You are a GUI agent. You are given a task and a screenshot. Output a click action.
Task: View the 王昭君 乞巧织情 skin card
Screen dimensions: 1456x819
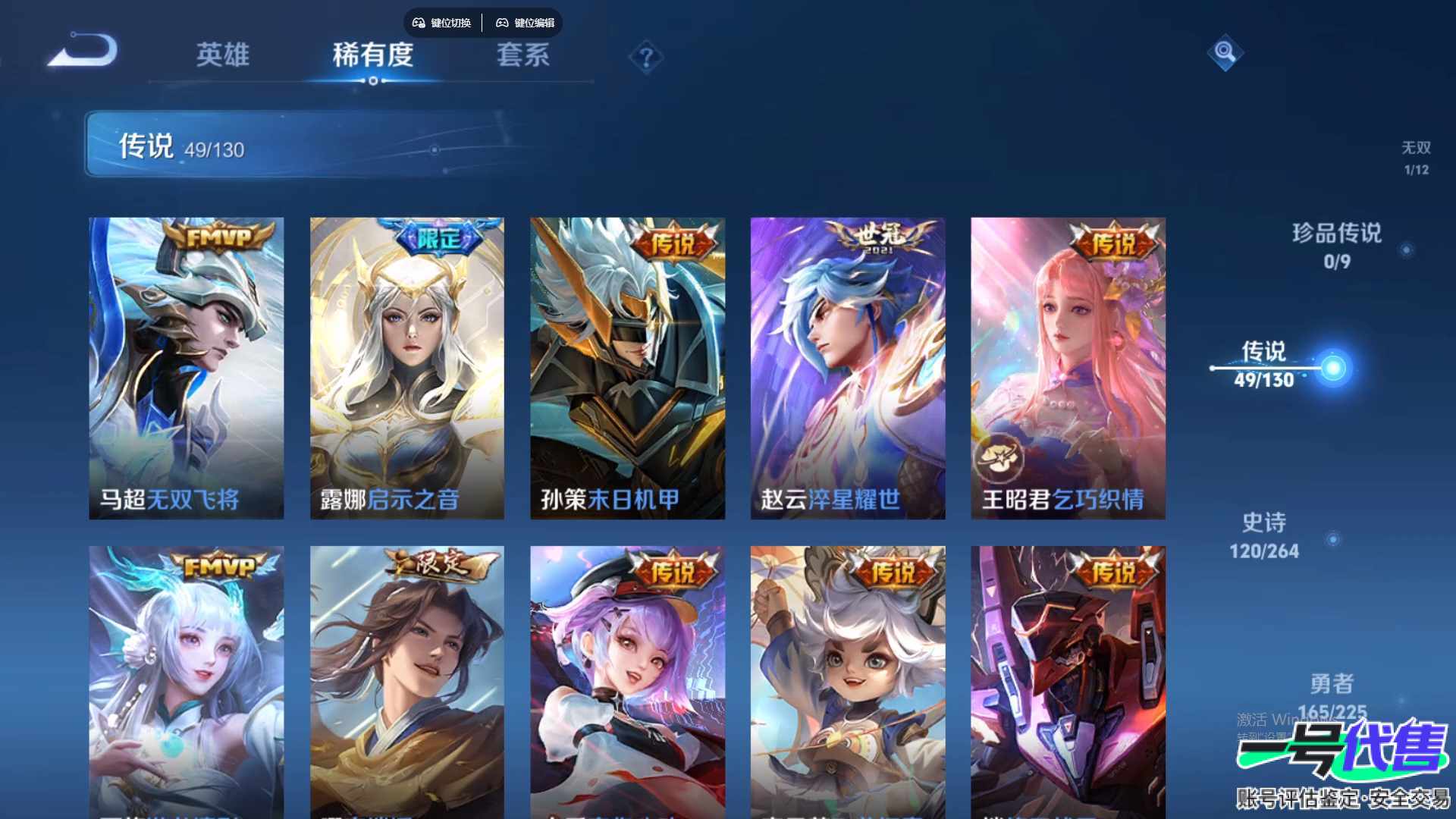pos(1068,369)
